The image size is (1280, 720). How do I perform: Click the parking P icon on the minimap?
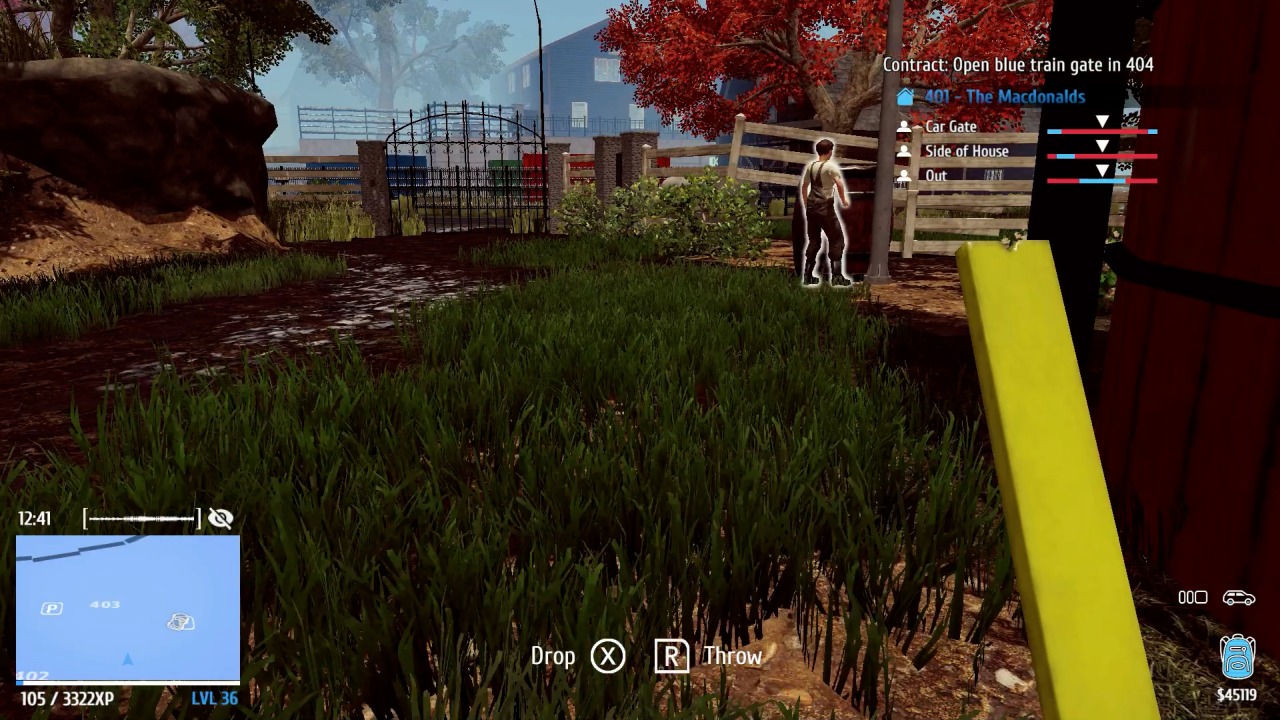click(x=54, y=606)
